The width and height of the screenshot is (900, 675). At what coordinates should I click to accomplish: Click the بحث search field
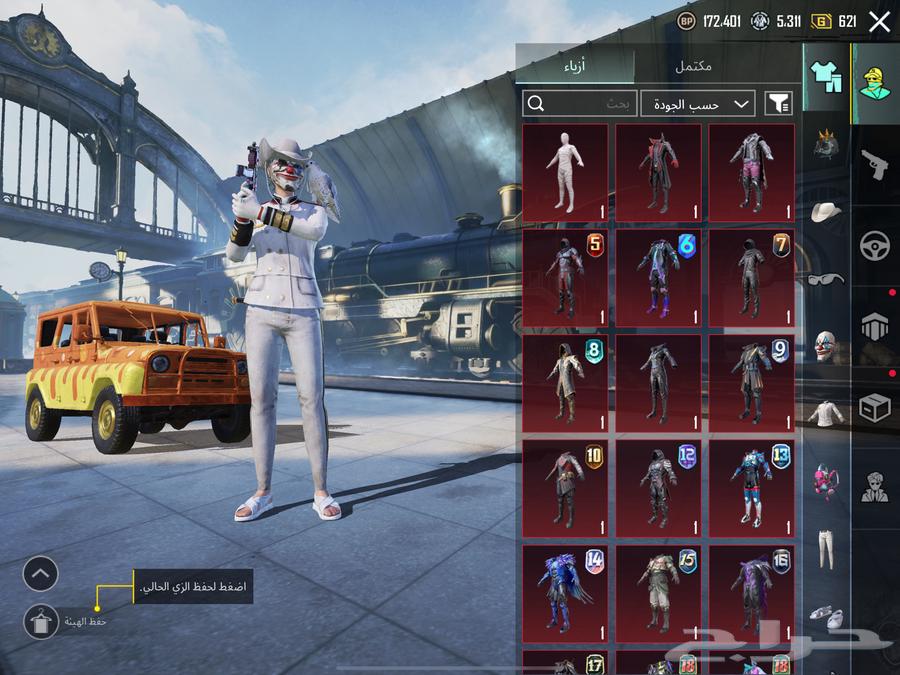tap(580, 103)
